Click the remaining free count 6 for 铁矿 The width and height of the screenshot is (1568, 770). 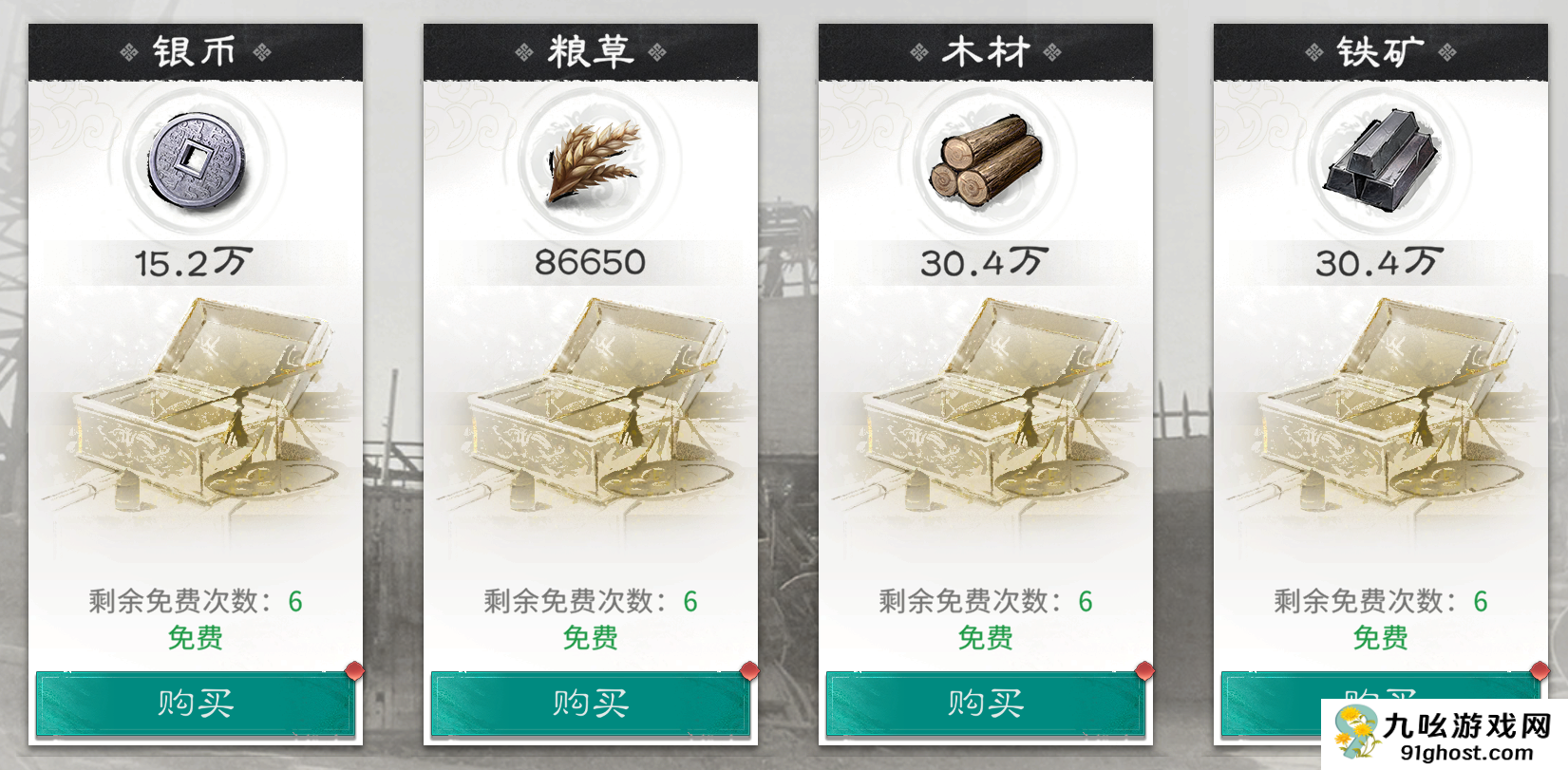click(x=1478, y=600)
